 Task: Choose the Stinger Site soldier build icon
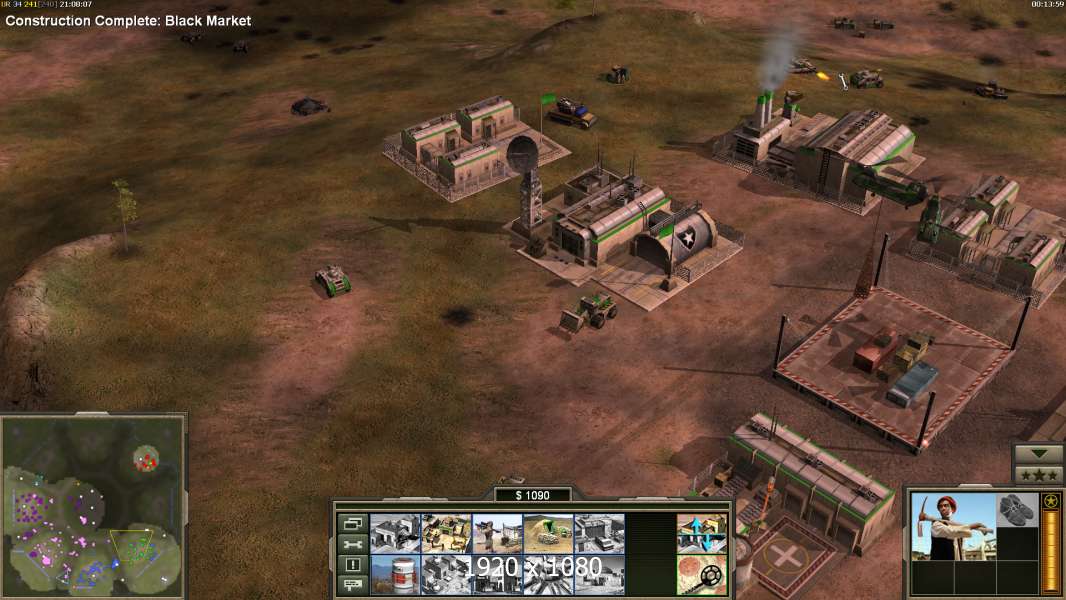pos(496,534)
